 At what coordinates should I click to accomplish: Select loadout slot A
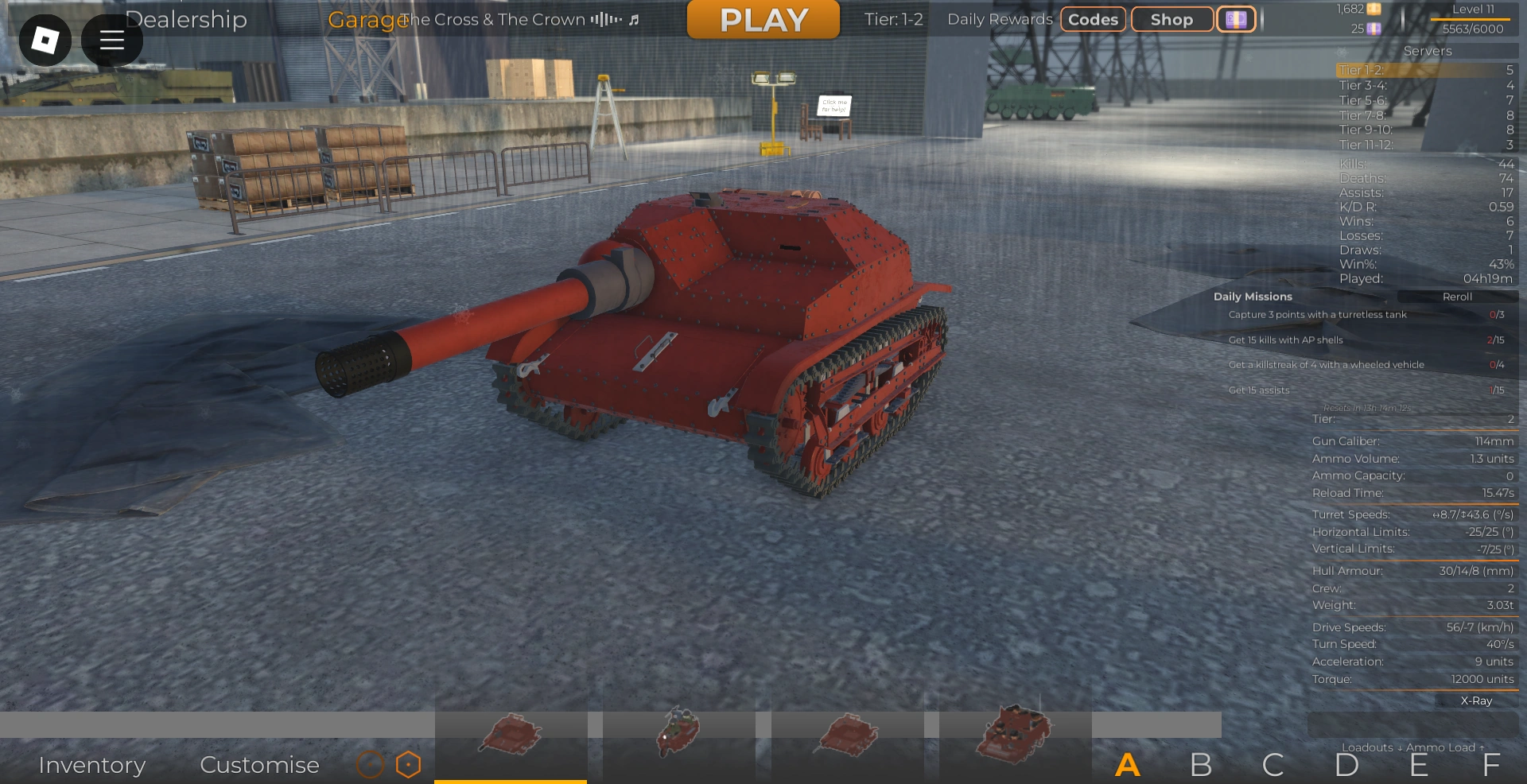(x=1127, y=766)
